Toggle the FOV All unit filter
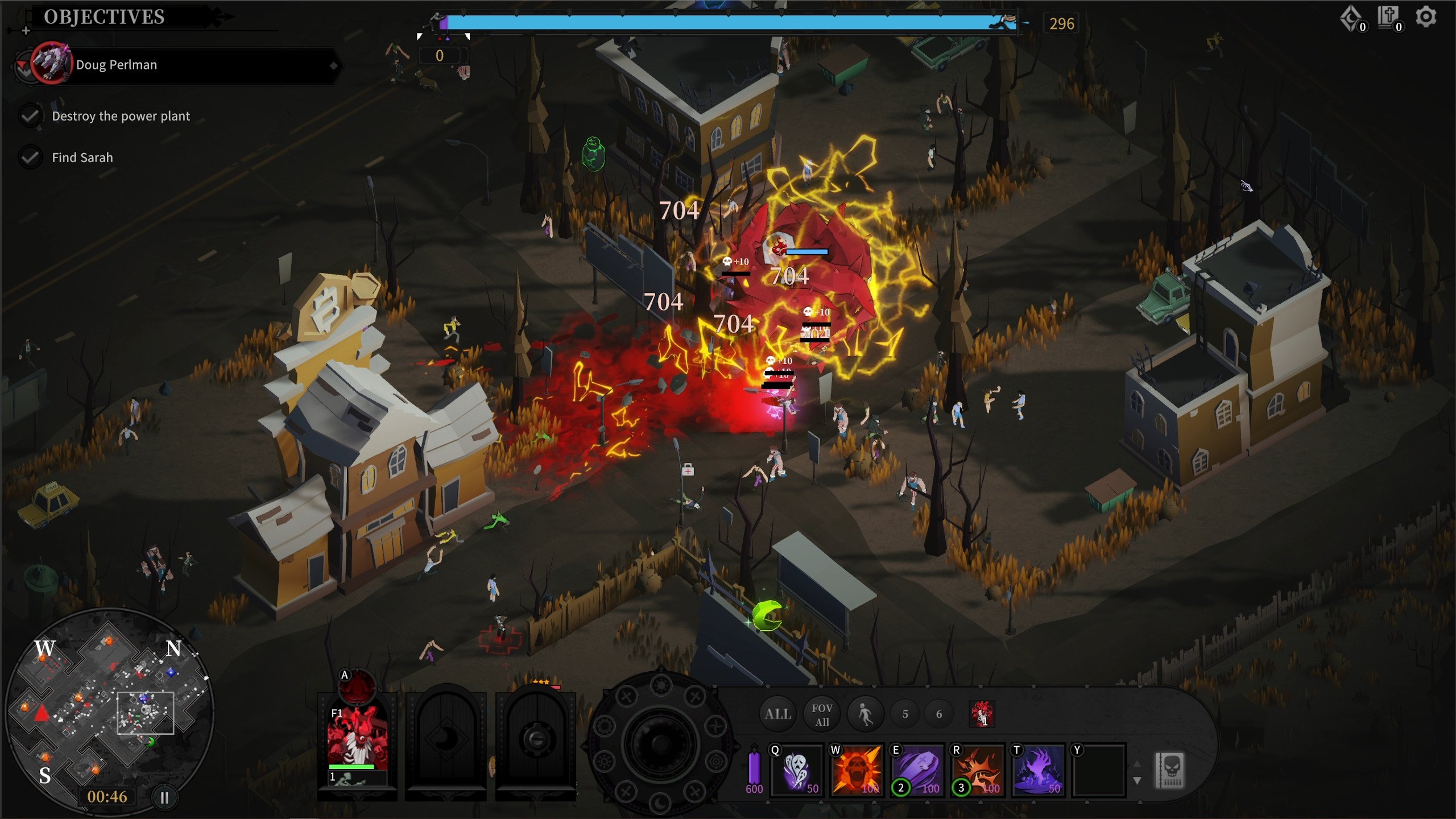1456x819 pixels. tap(821, 714)
